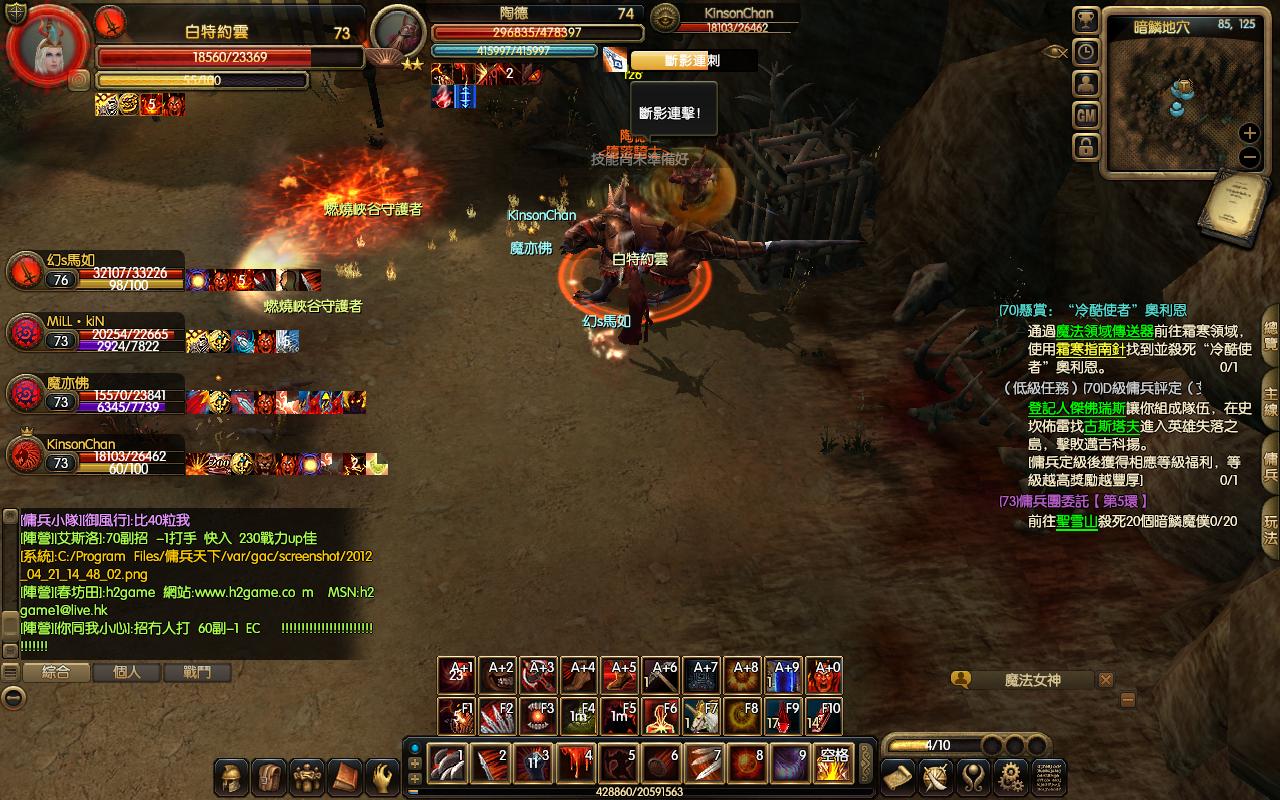
Task: Select party member KinsonChan's portrait
Action: coord(25,455)
